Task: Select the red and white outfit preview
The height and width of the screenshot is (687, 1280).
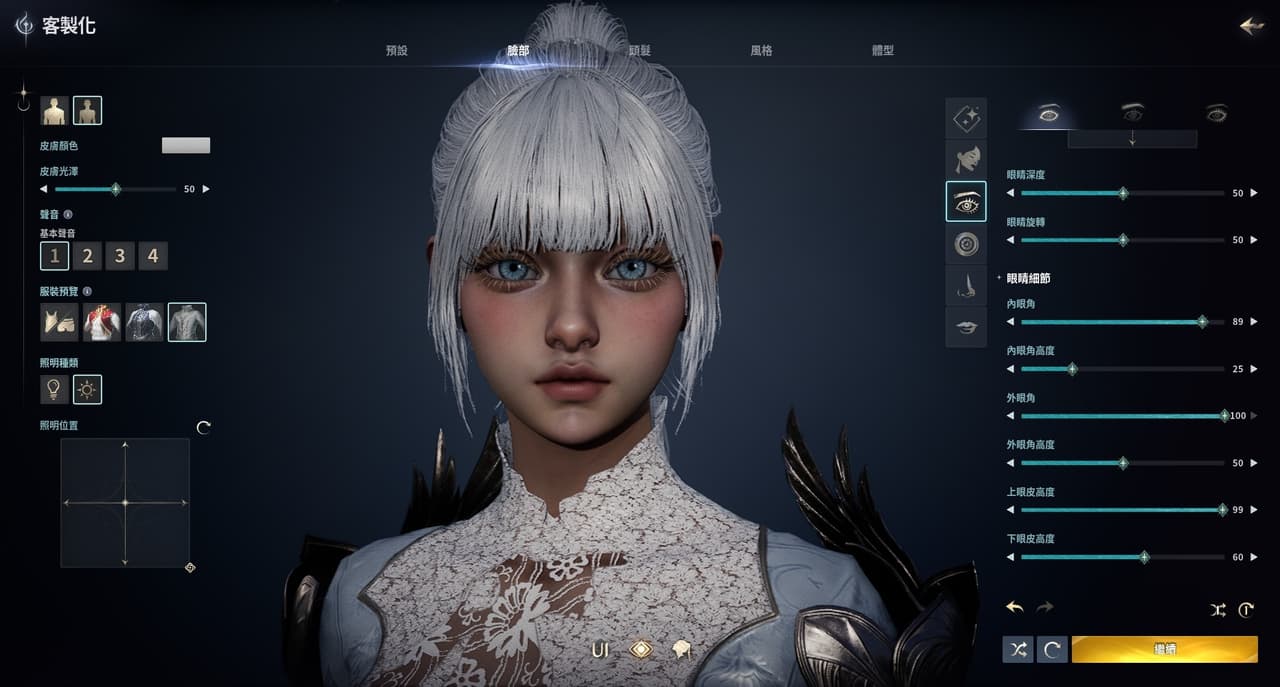Action: coord(102,322)
